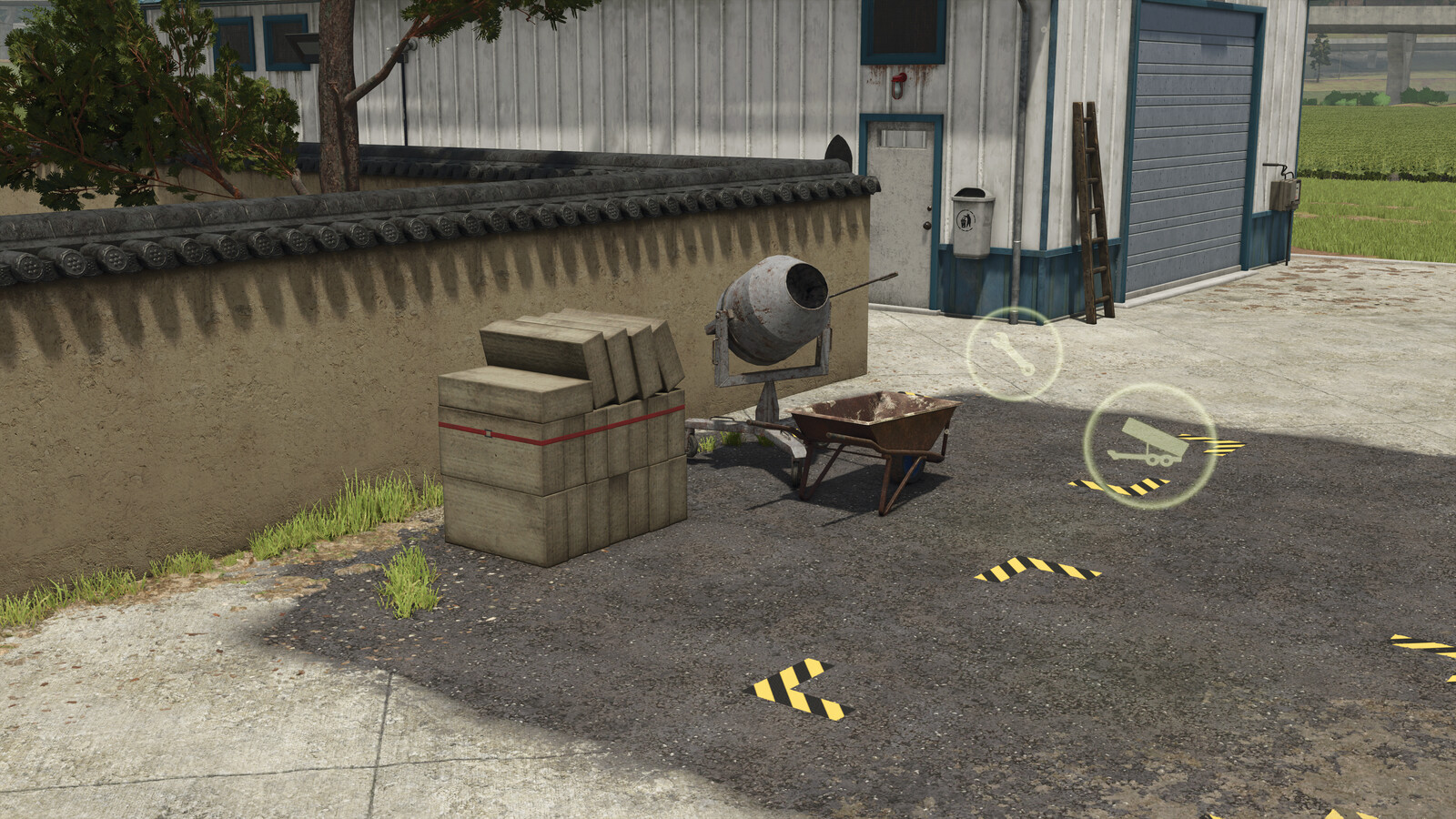Image resolution: width=1456 pixels, height=819 pixels.
Task: Click the trash bin icon on the wall
Action: [967, 219]
